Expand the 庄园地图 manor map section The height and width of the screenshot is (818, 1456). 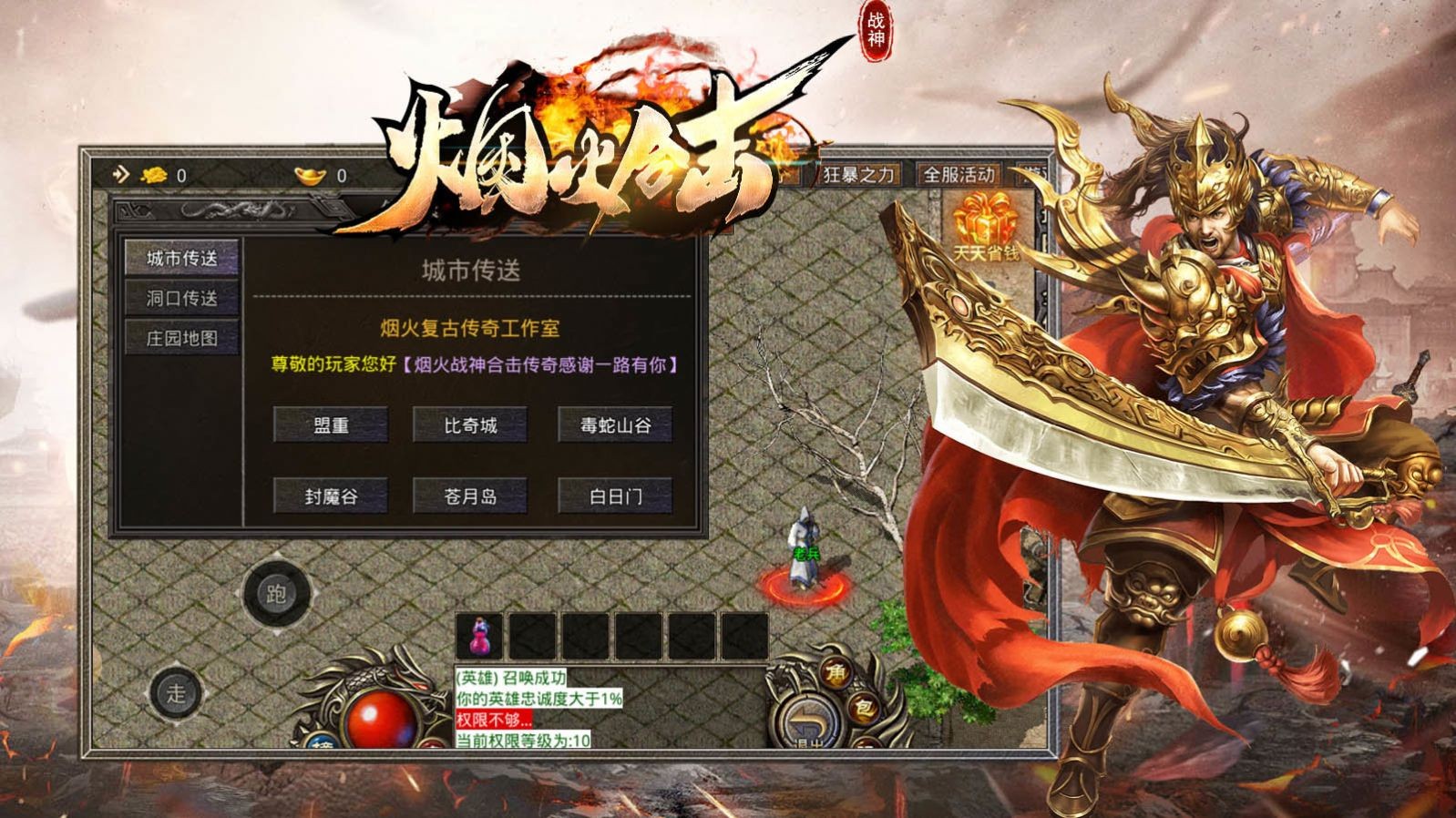[180, 338]
